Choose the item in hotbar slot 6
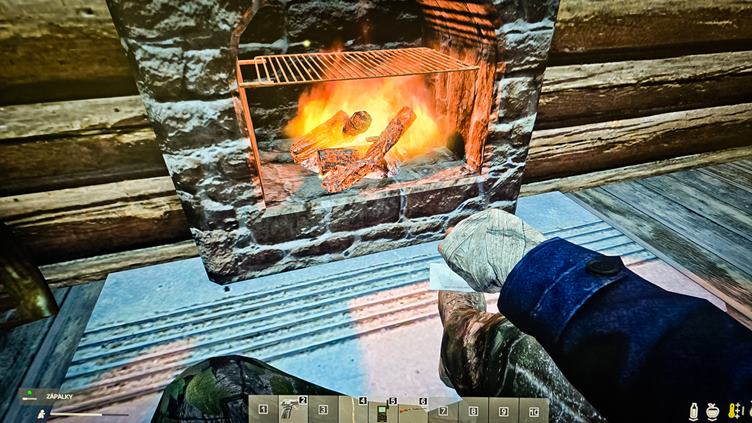 (414, 410)
